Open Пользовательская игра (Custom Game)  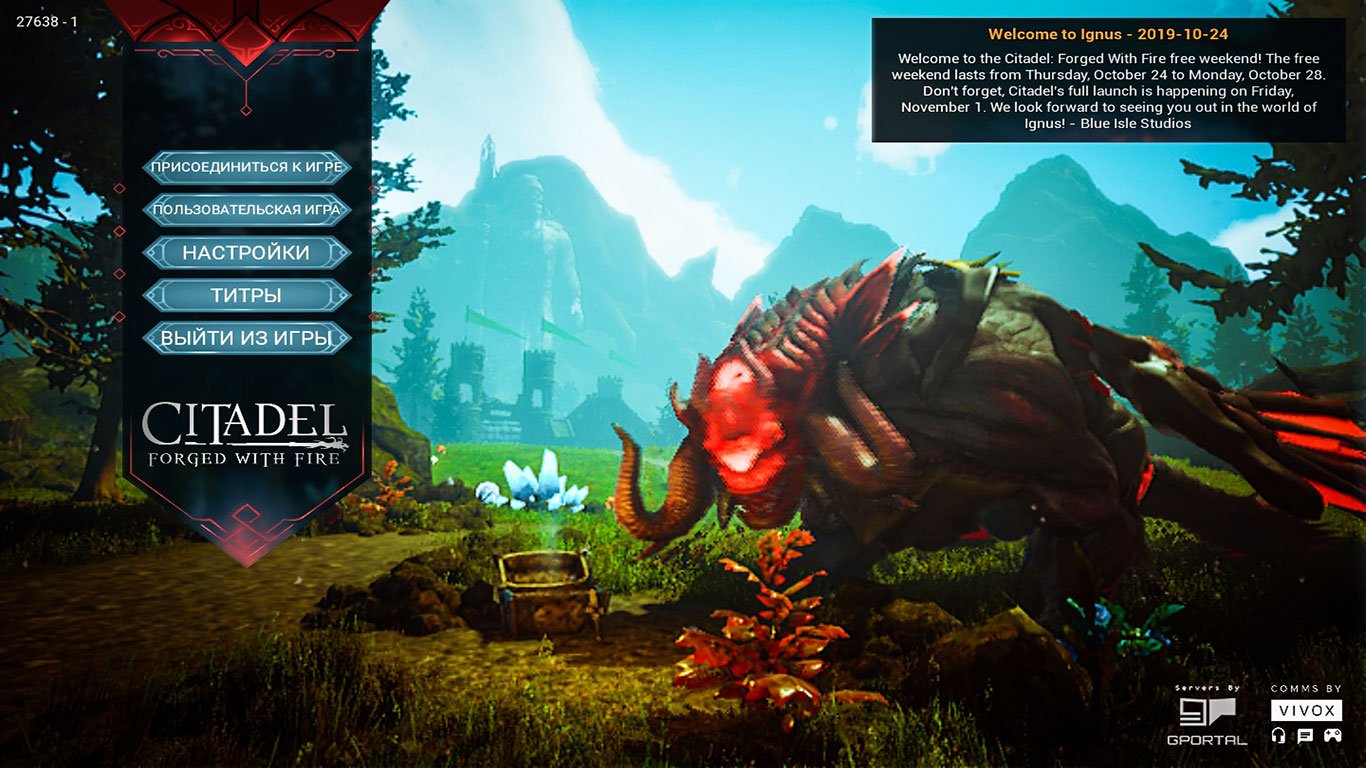[247, 210]
